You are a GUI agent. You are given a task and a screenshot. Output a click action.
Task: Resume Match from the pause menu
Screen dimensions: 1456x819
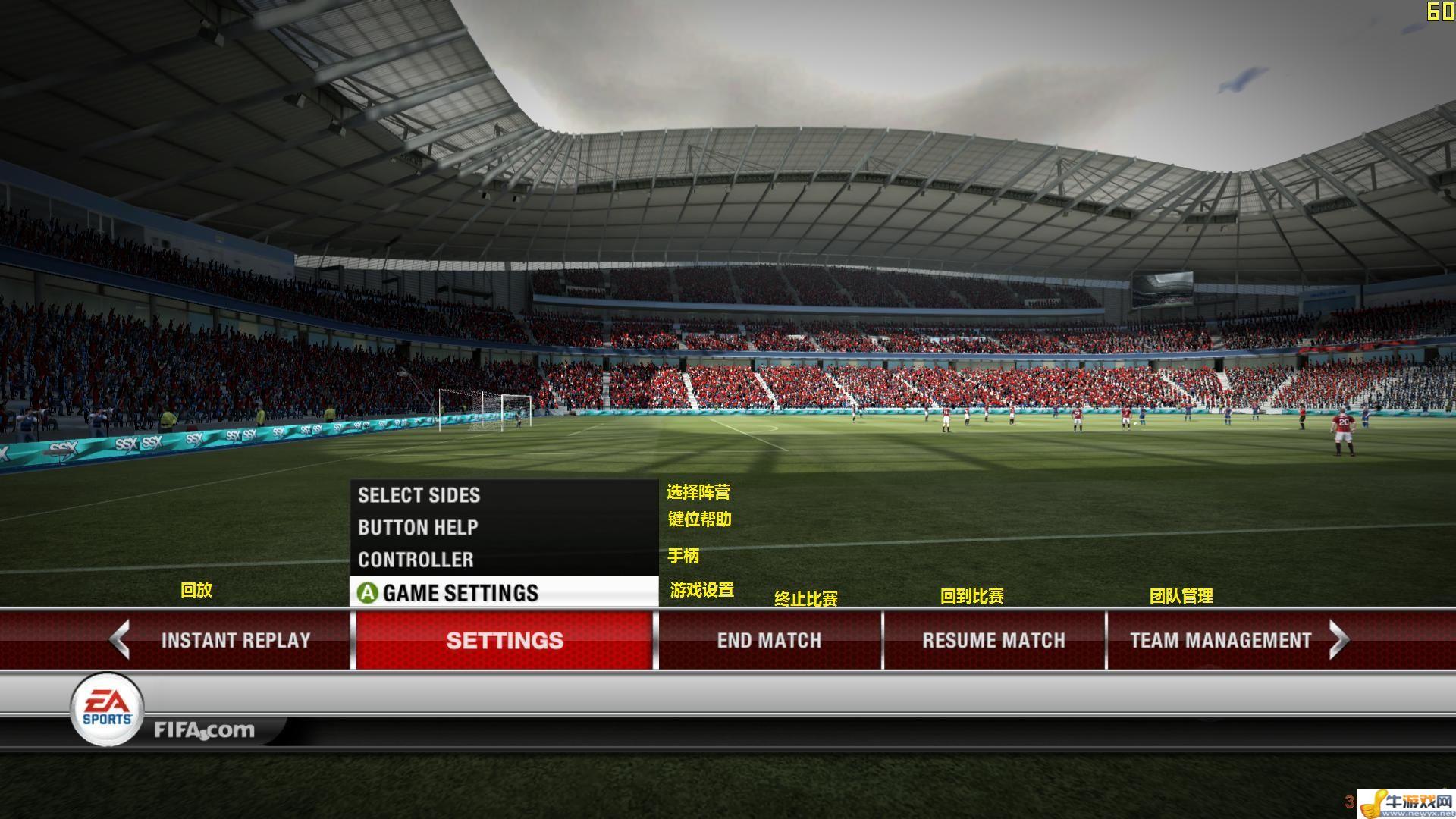point(993,640)
